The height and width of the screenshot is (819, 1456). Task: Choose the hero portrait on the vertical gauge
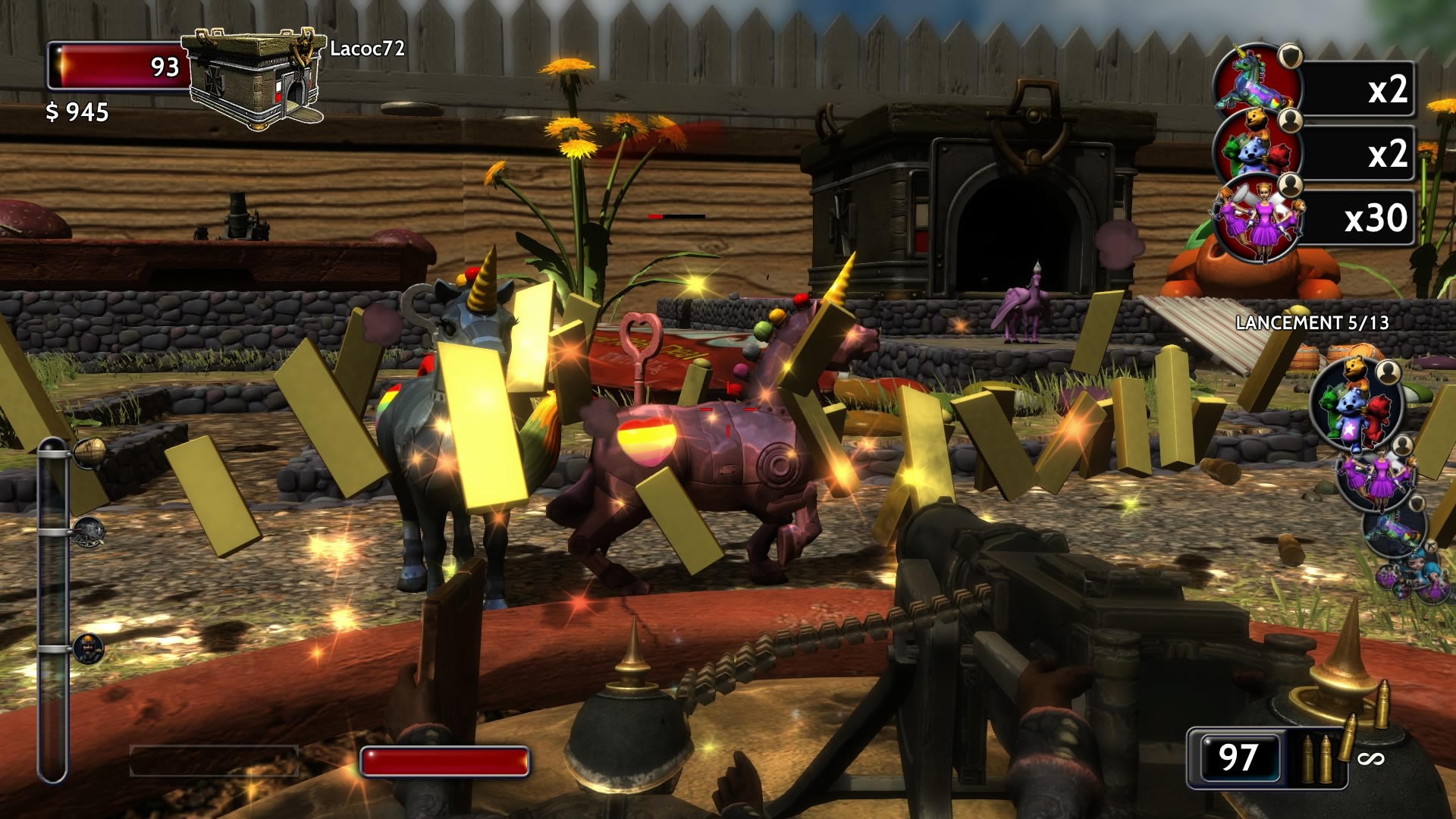(x=89, y=648)
